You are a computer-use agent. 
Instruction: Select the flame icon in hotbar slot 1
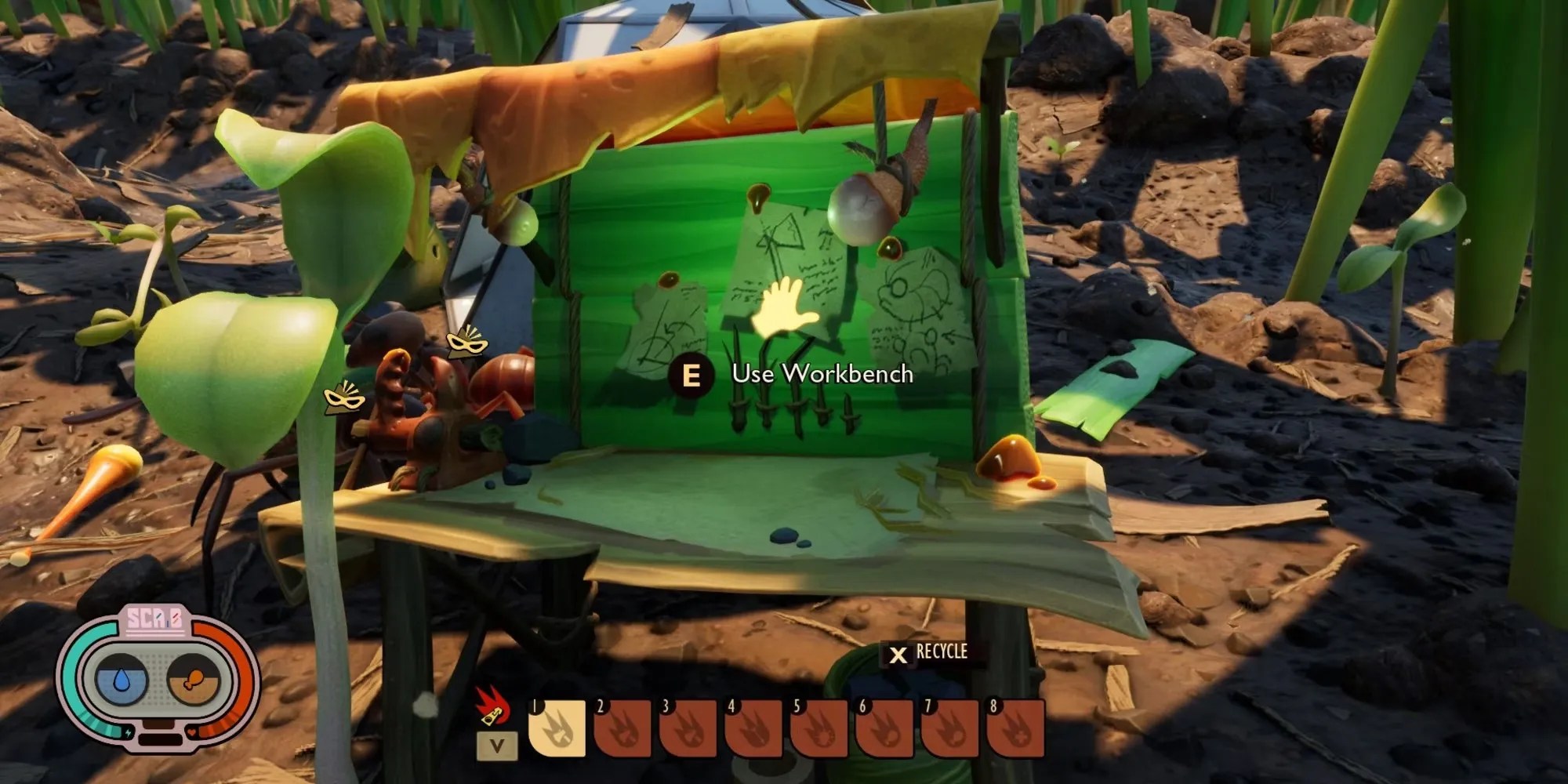(557, 729)
